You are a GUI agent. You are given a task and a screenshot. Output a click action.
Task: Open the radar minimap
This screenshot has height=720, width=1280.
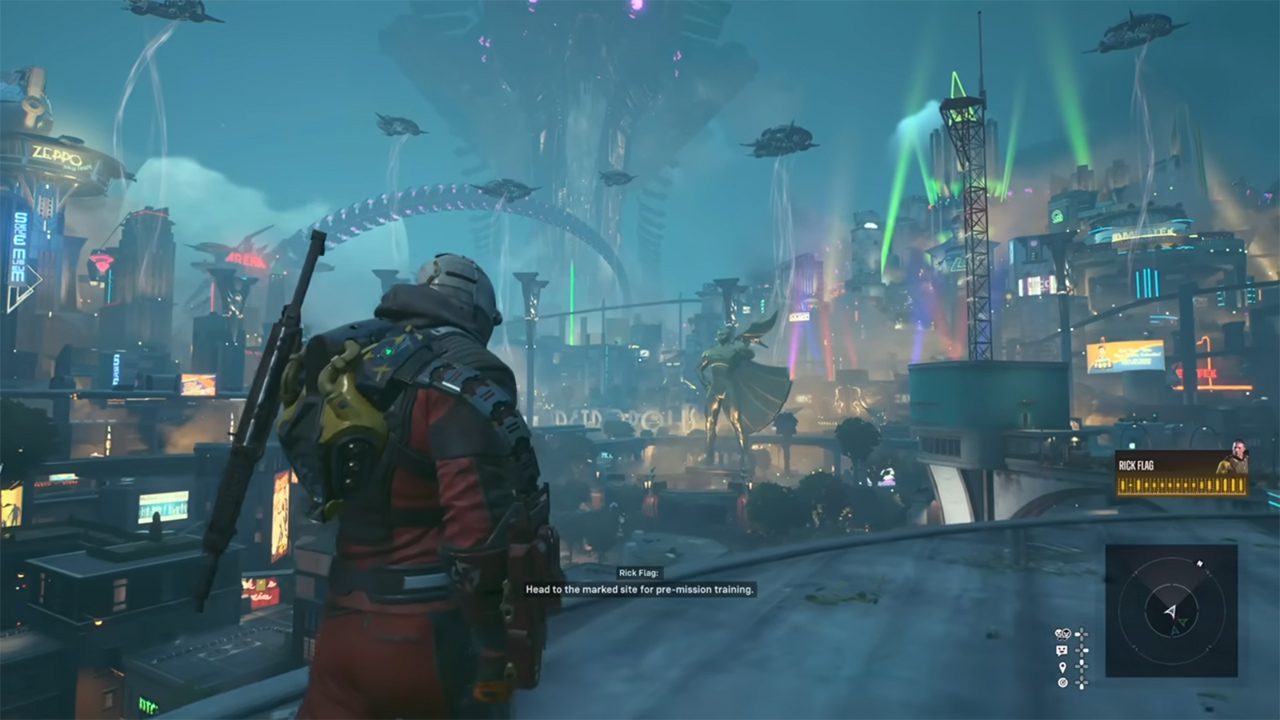[x=1171, y=610]
